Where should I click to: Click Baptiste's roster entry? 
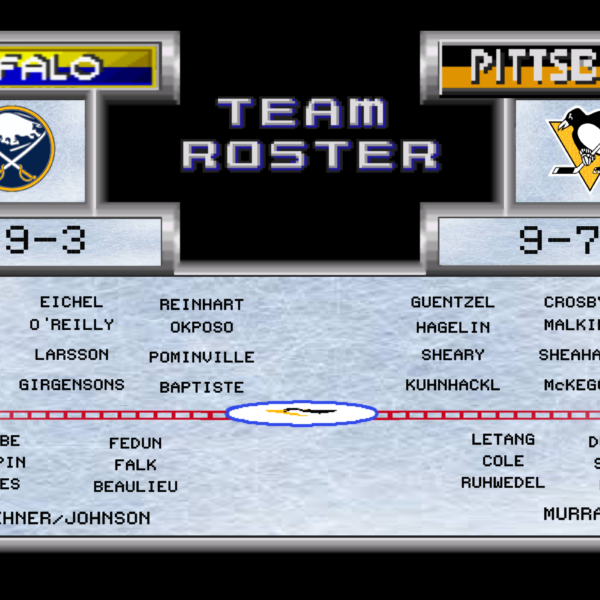tap(201, 387)
